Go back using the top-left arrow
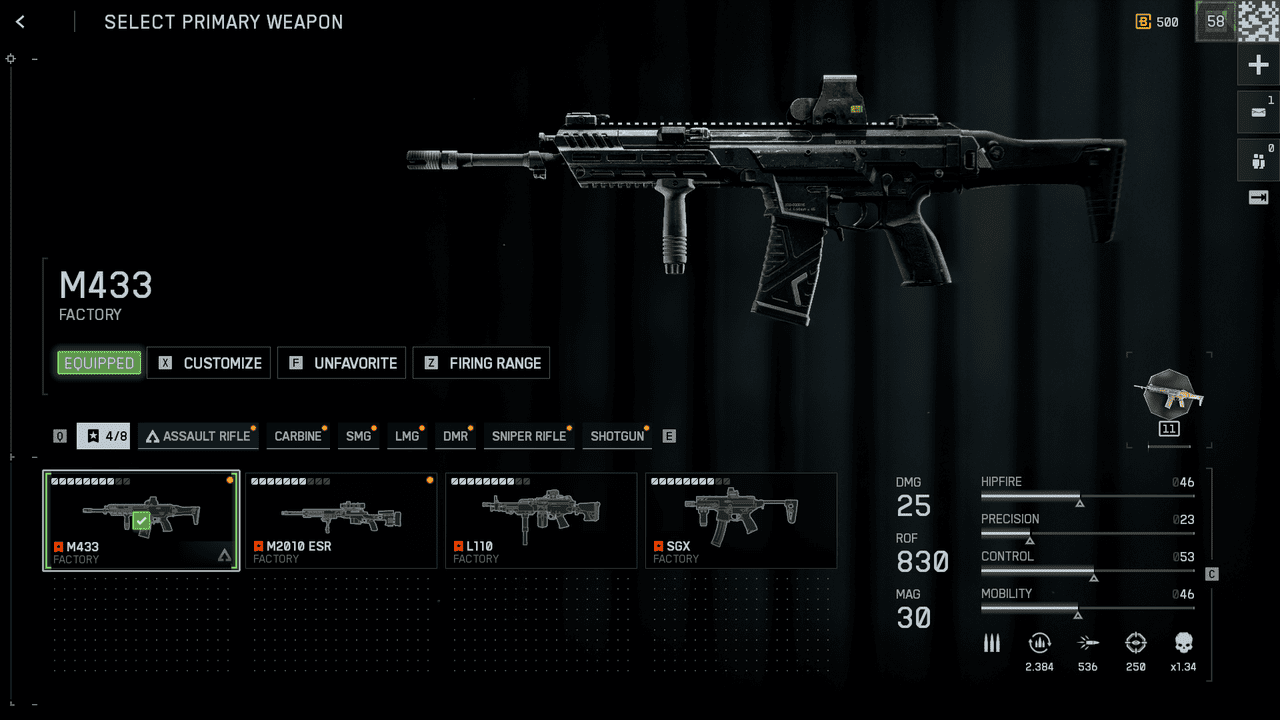This screenshot has height=720, width=1280. click(x=20, y=22)
